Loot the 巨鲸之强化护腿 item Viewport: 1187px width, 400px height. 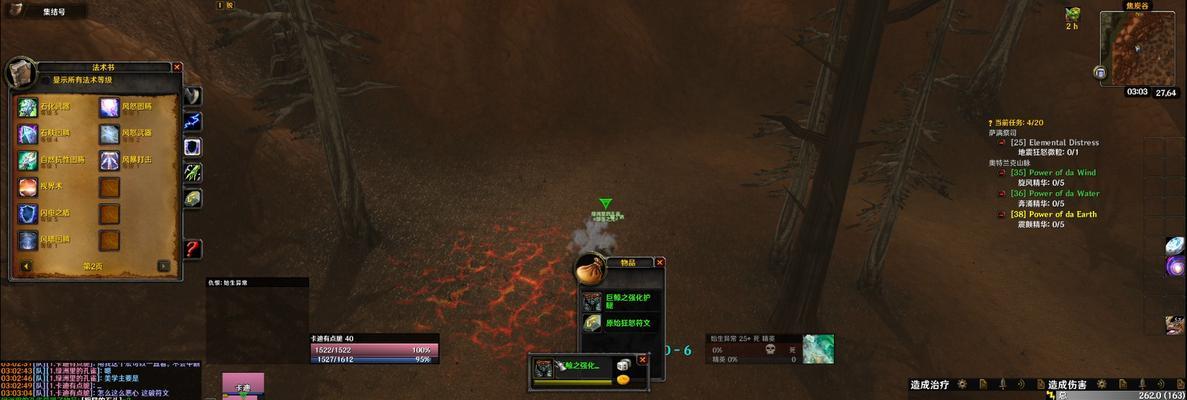593,301
